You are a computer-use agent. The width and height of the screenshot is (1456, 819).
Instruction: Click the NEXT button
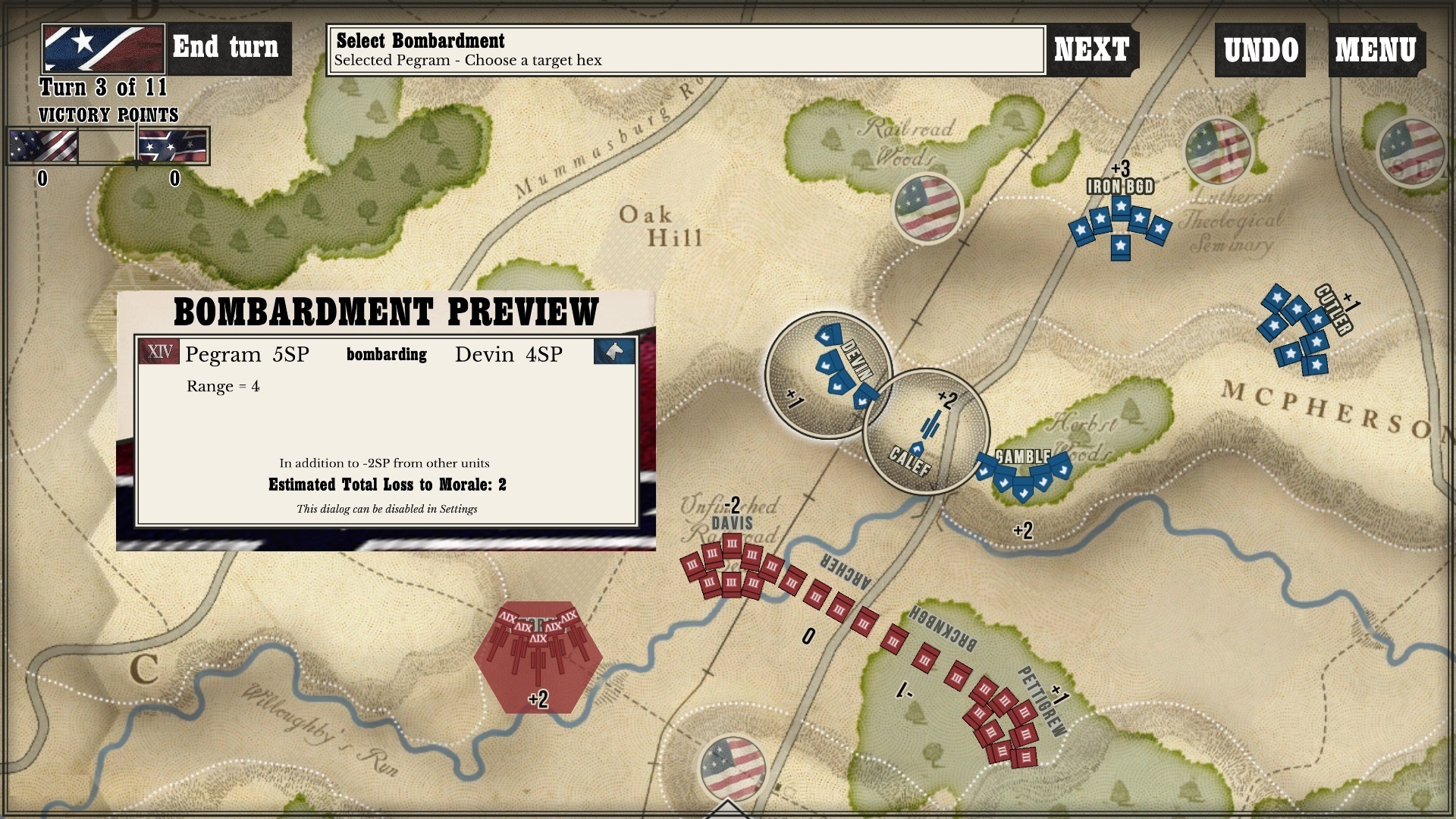click(1090, 49)
